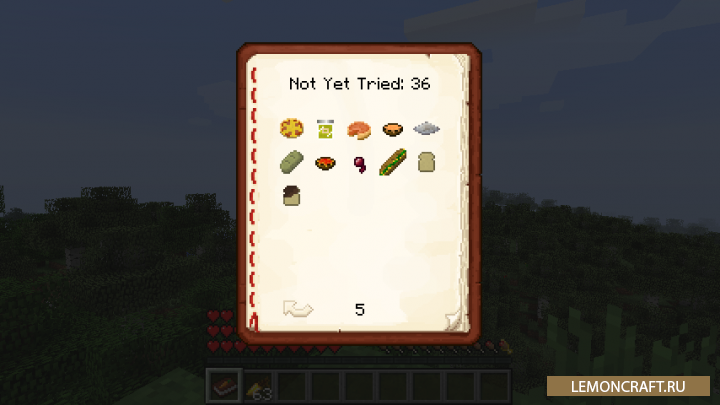
Task: Select the green jar food icon
Action: click(326, 128)
